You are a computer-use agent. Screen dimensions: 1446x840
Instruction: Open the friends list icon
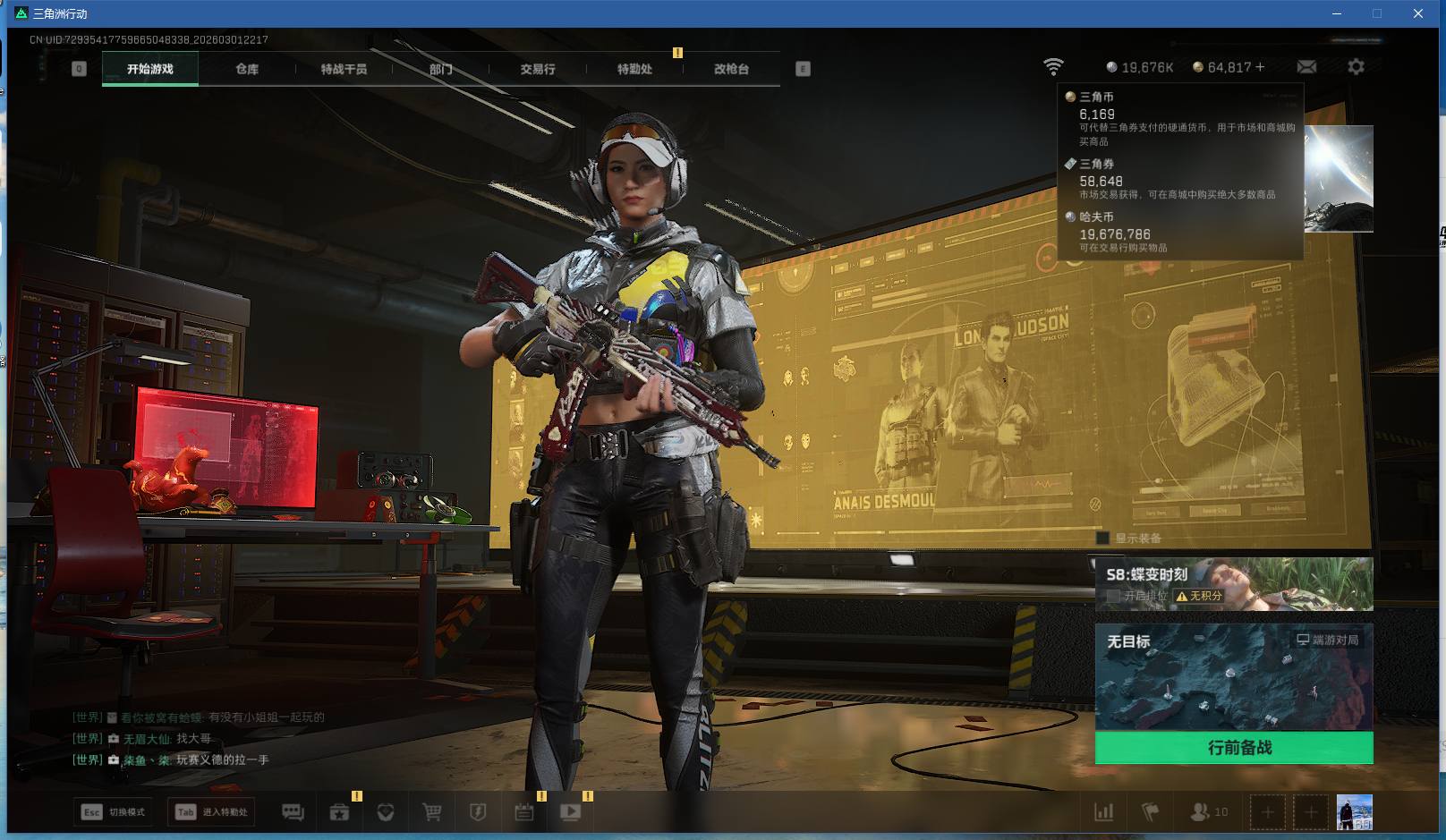pos(1208,812)
